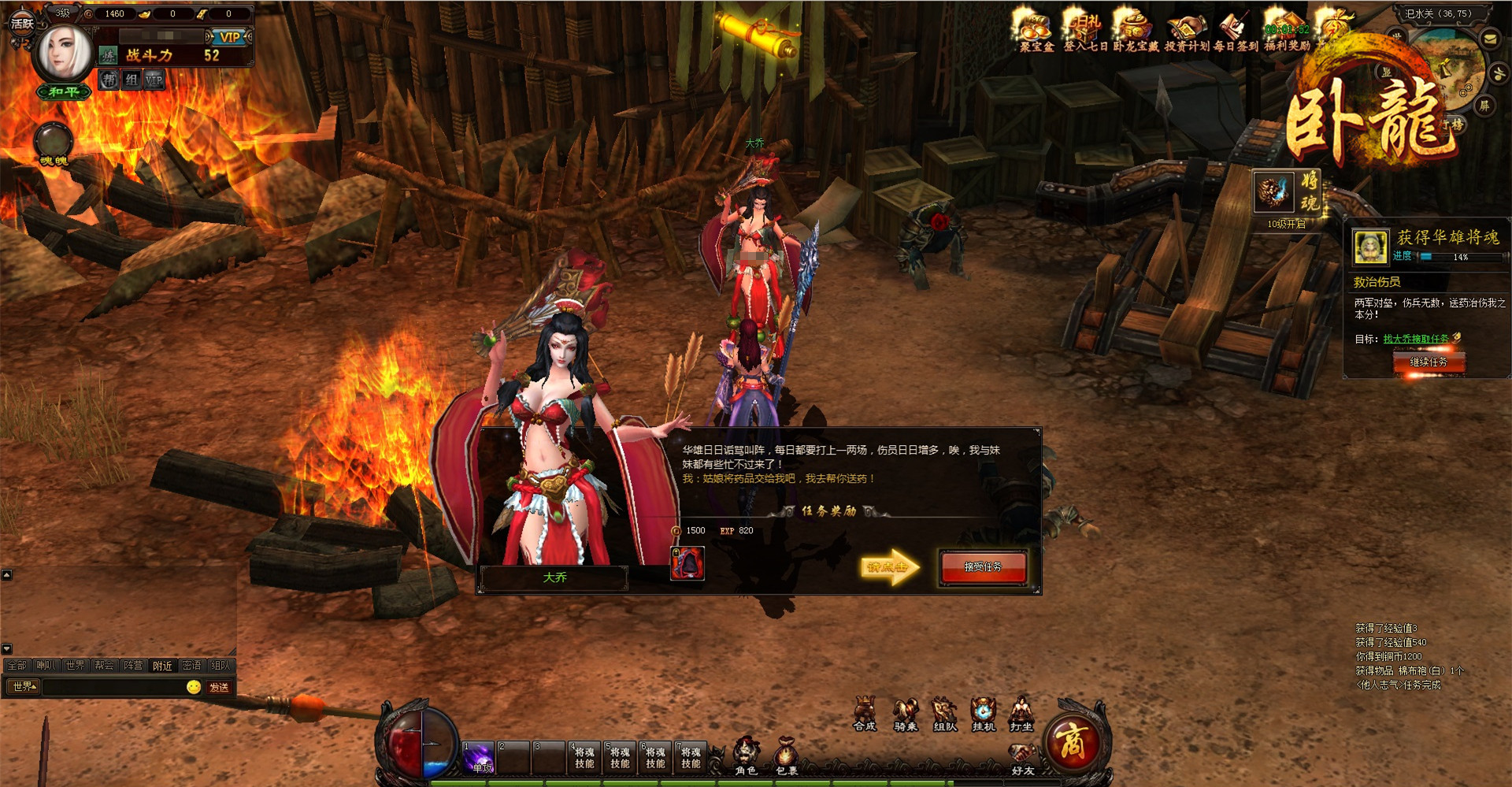Open the 合成 crafting menu
1512x787 pixels.
tap(865, 713)
